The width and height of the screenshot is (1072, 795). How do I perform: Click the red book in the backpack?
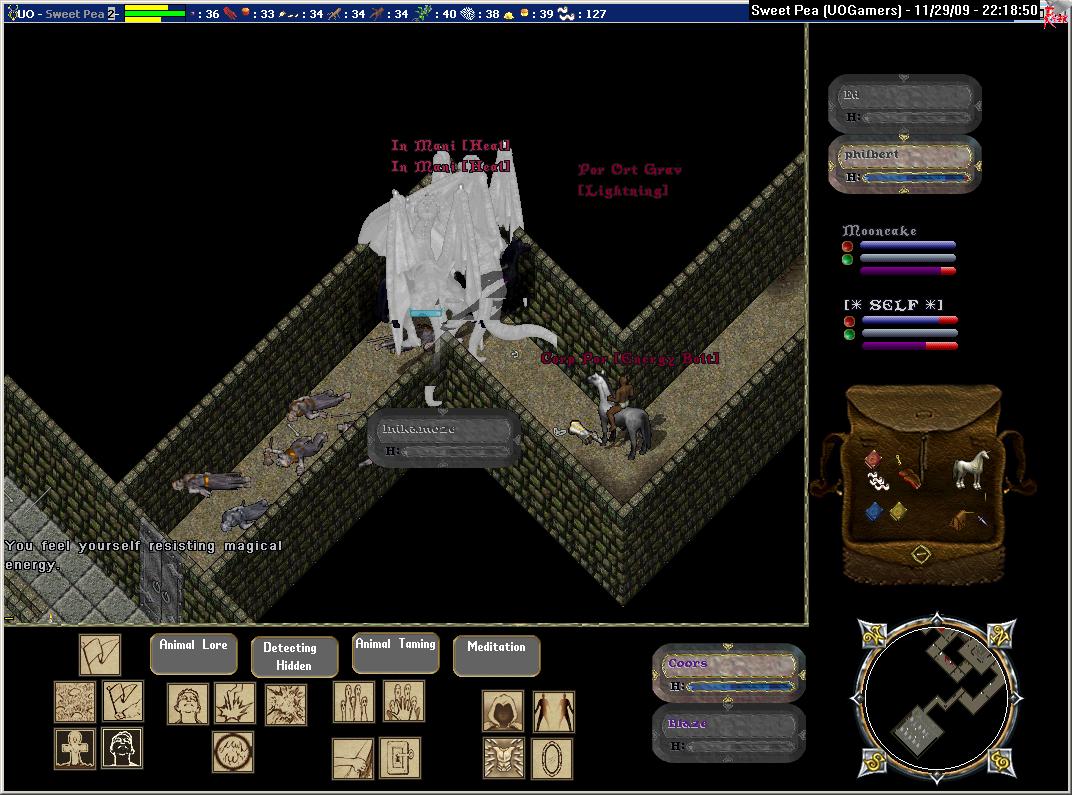[x=873, y=459]
